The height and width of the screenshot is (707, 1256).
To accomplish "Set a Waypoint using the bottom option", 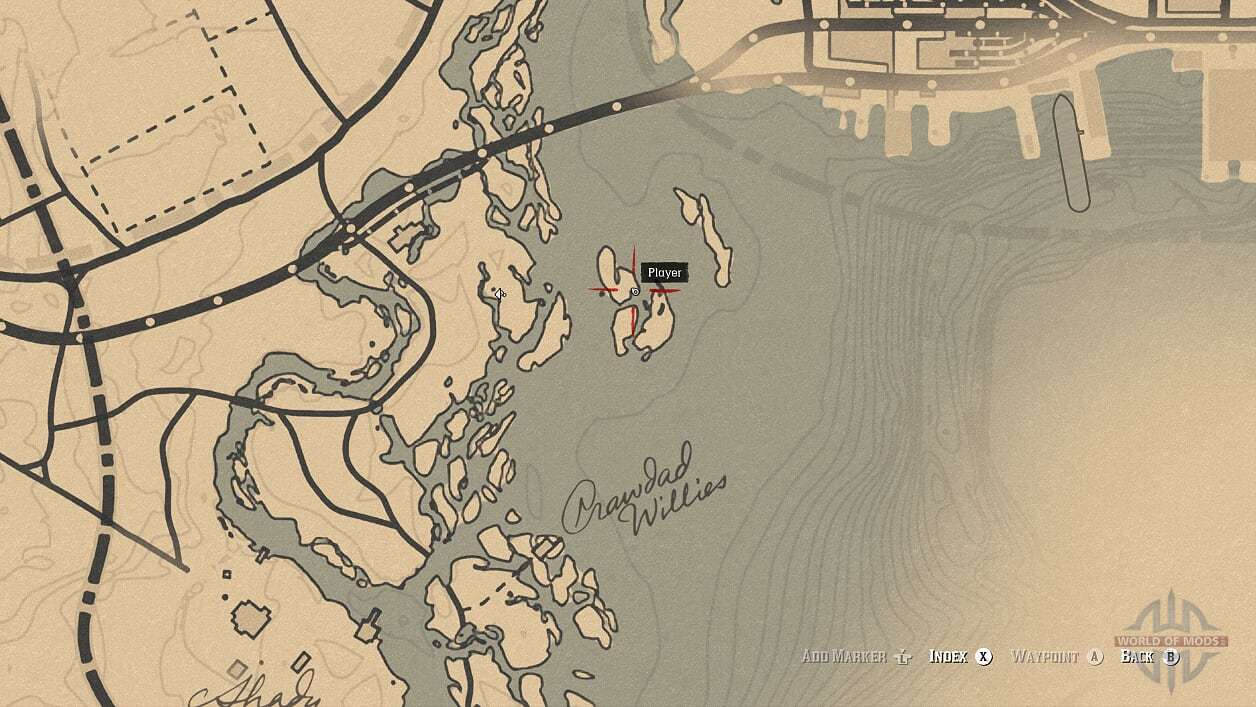I will click(1056, 657).
